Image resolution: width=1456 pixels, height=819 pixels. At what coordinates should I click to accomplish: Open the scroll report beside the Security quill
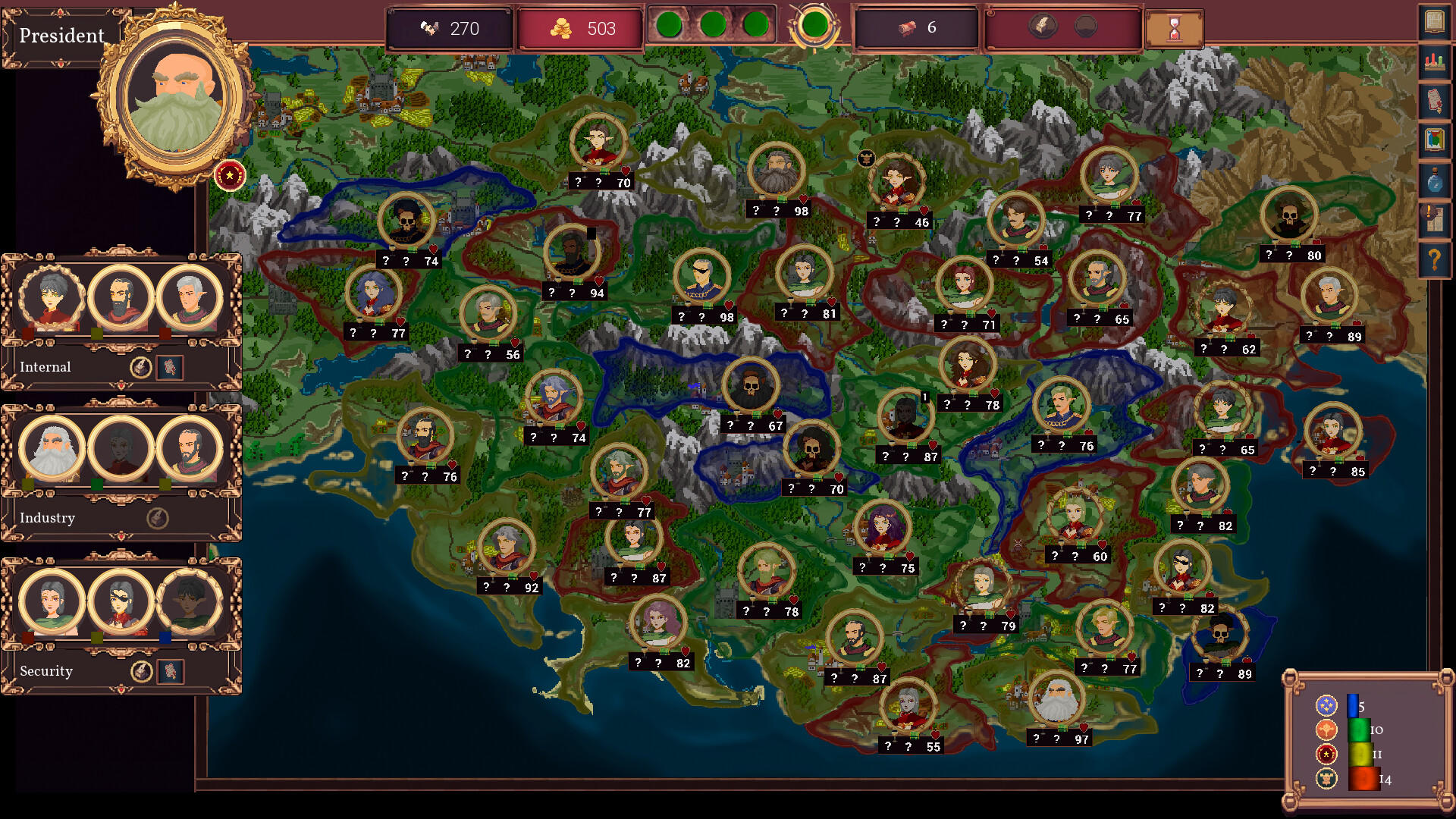click(x=169, y=670)
